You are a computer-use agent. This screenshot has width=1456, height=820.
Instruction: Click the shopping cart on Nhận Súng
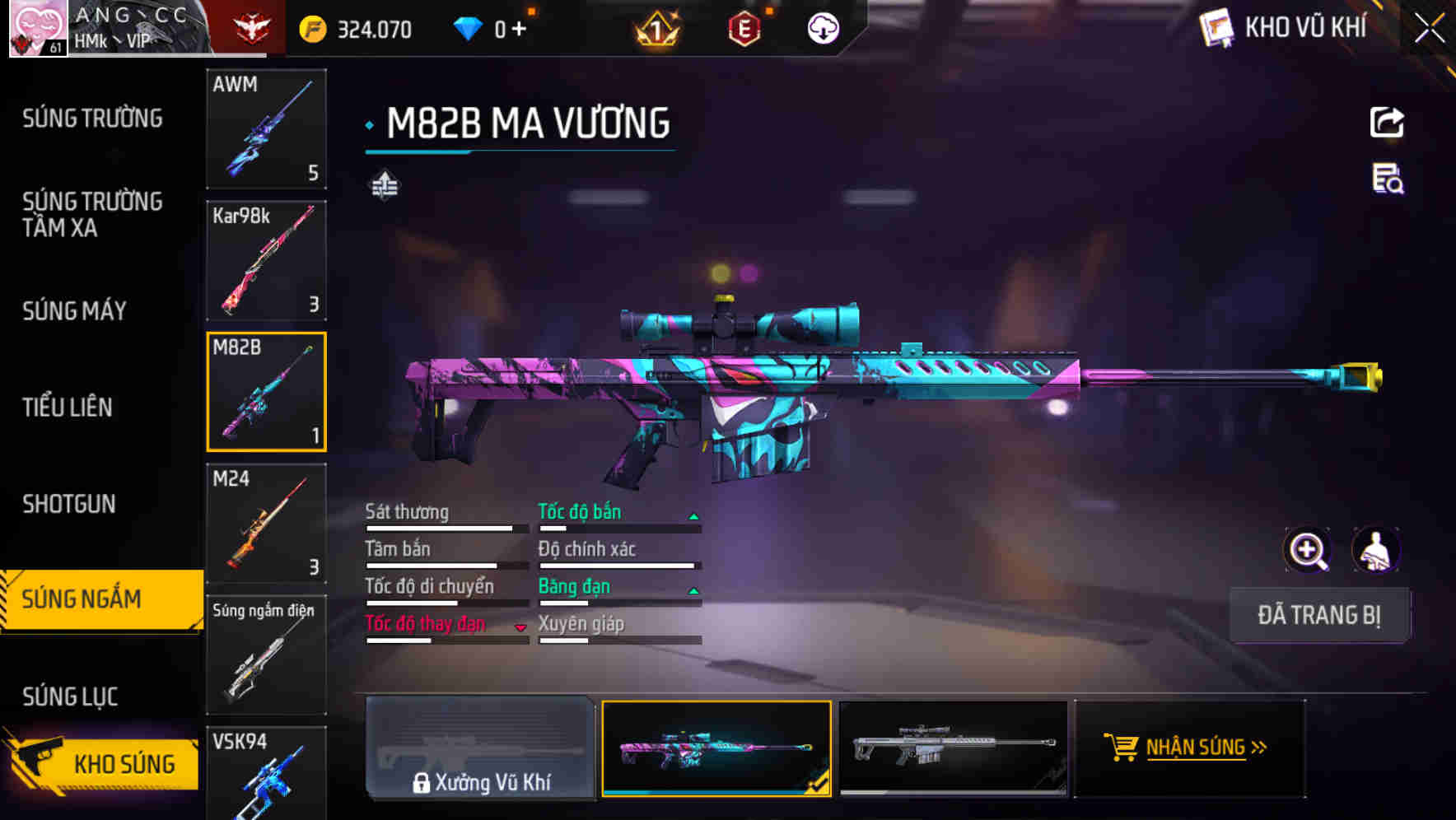[x=1122, y=748]
